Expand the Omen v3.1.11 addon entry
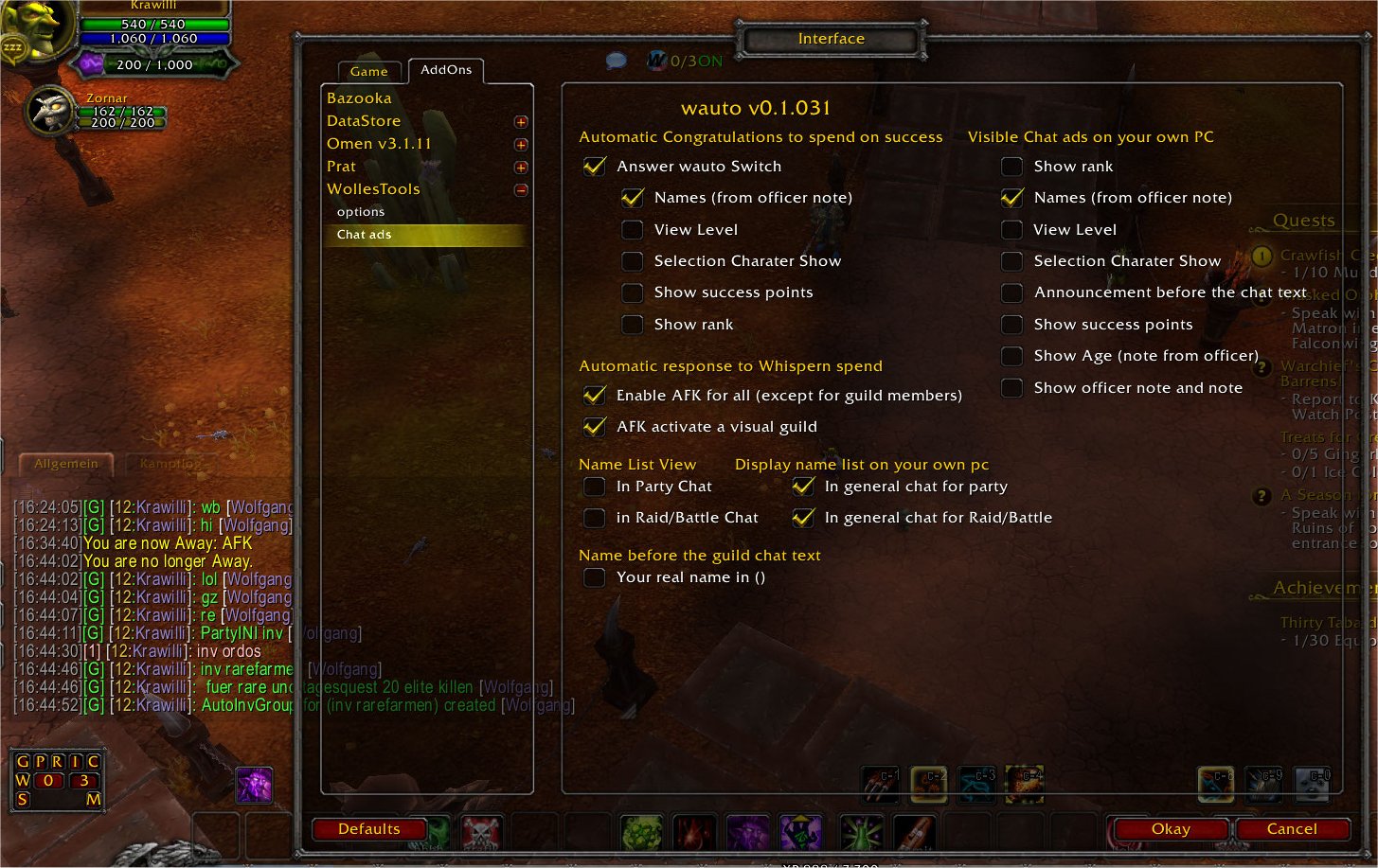 tap(520, 144)
